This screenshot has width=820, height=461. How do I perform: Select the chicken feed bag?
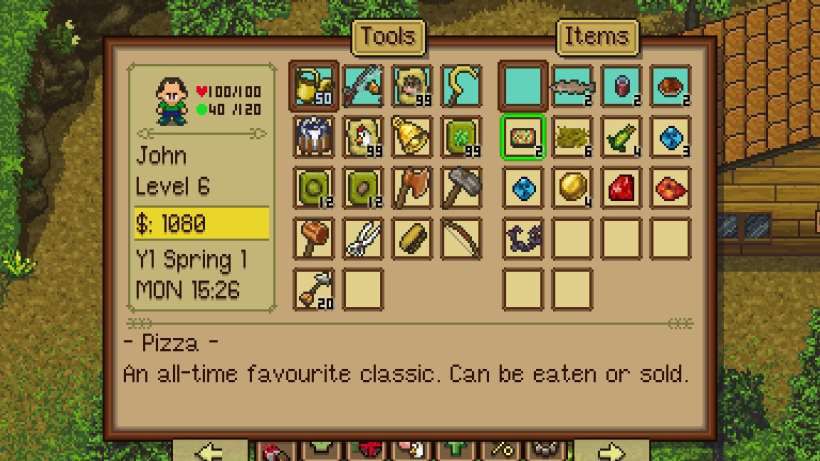click(362, 137)
